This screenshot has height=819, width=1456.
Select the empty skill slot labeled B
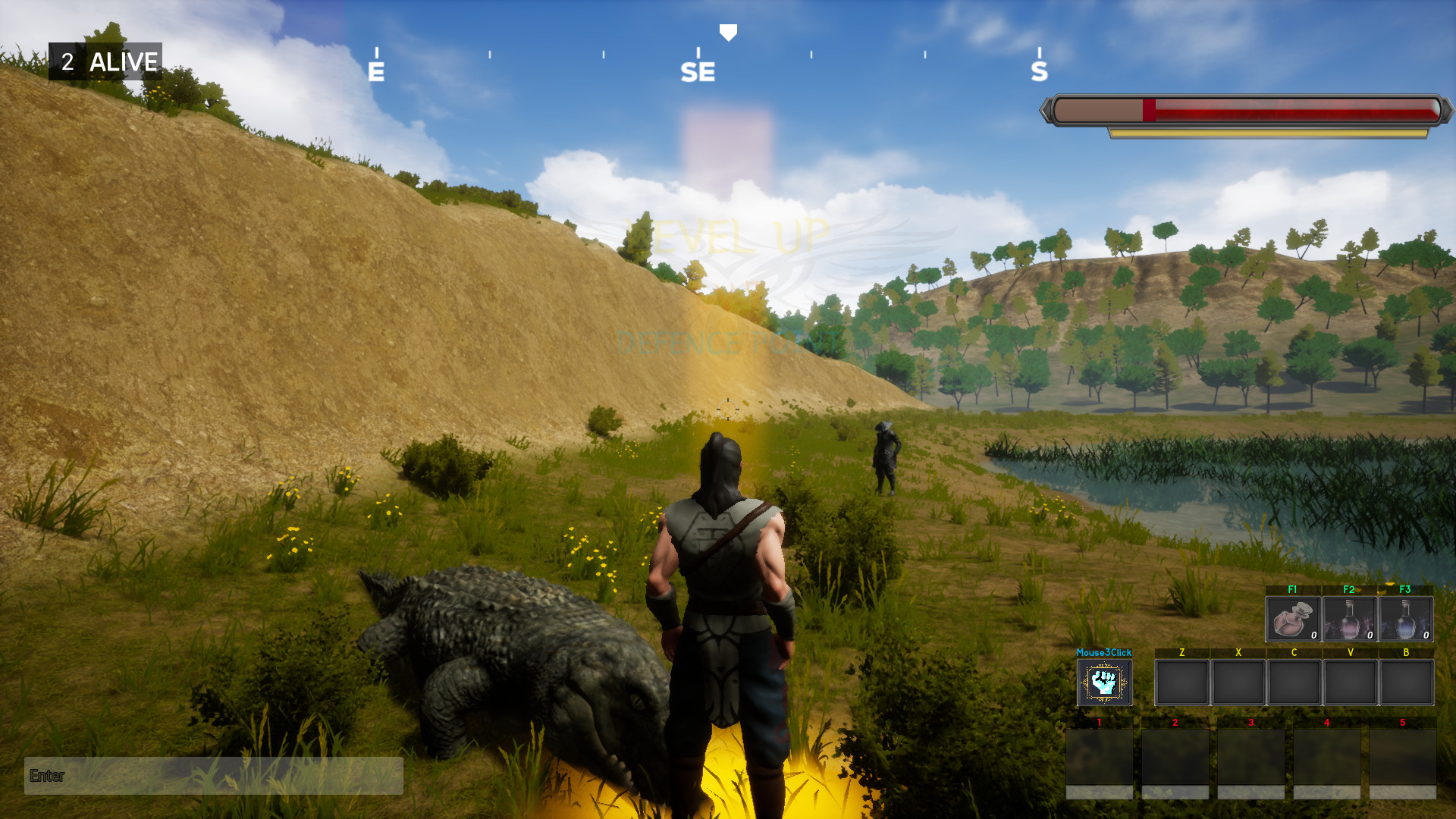pyautogui.click(x=1406, y=682)
